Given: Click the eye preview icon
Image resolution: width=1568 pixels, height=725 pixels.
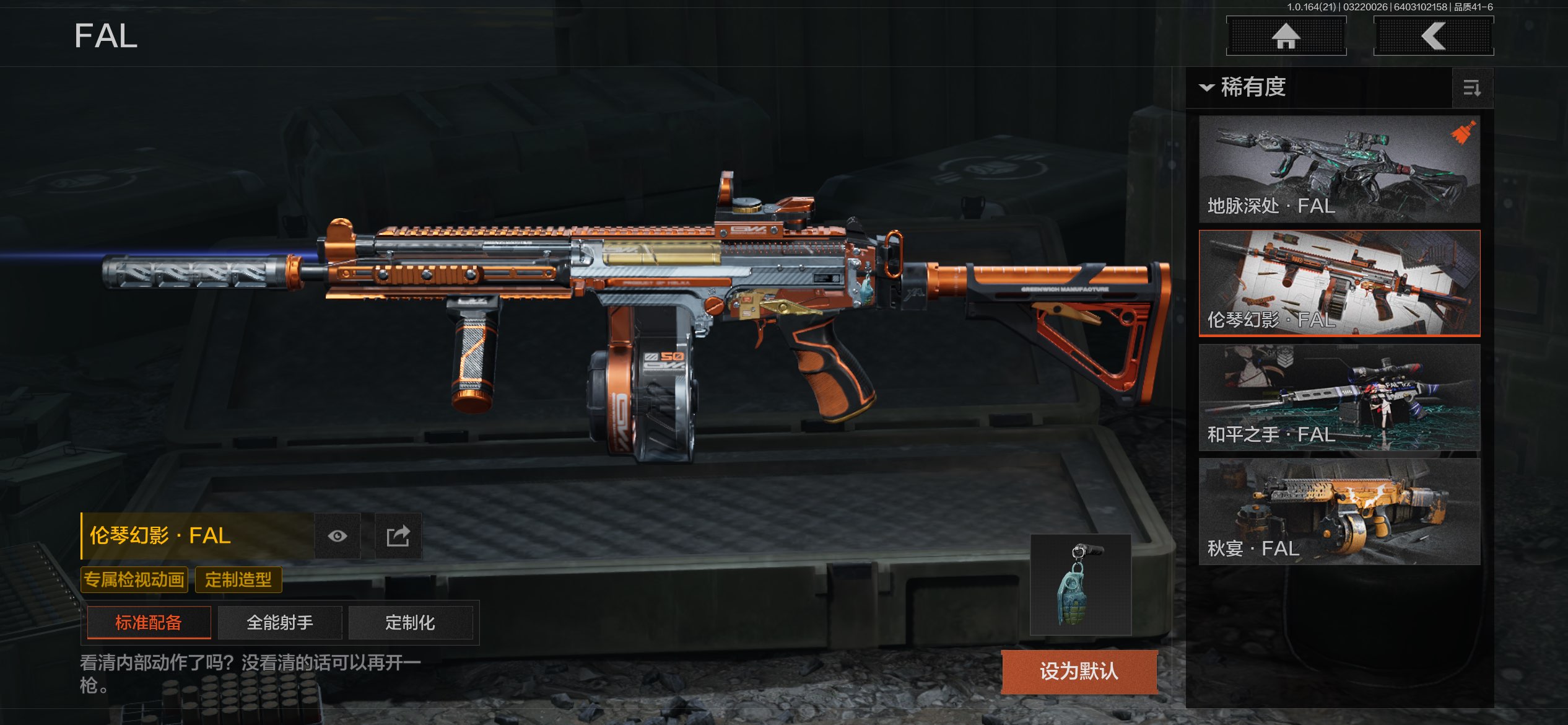Looking at the screenshot, I should [338, 536].
